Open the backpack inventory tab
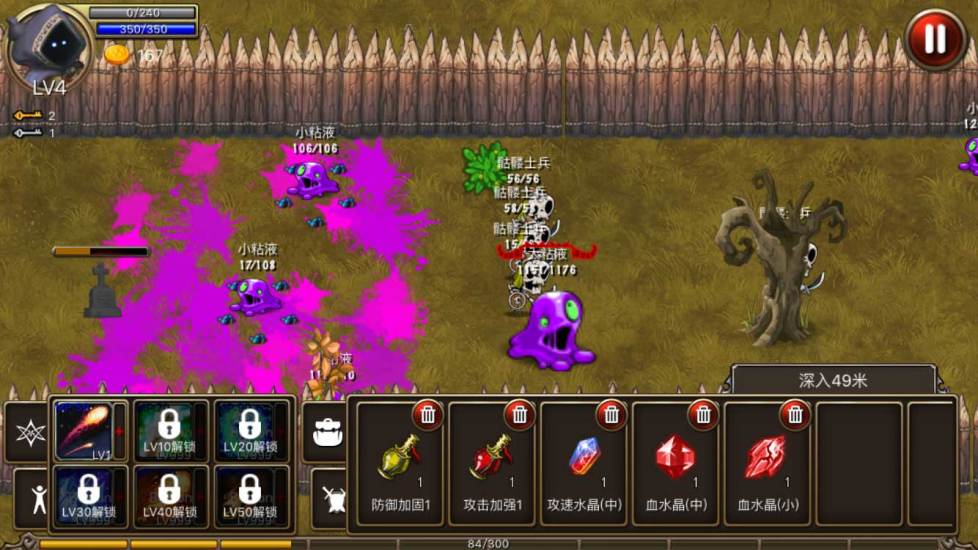This screenshot has height=550, width=978. [326, 431]
